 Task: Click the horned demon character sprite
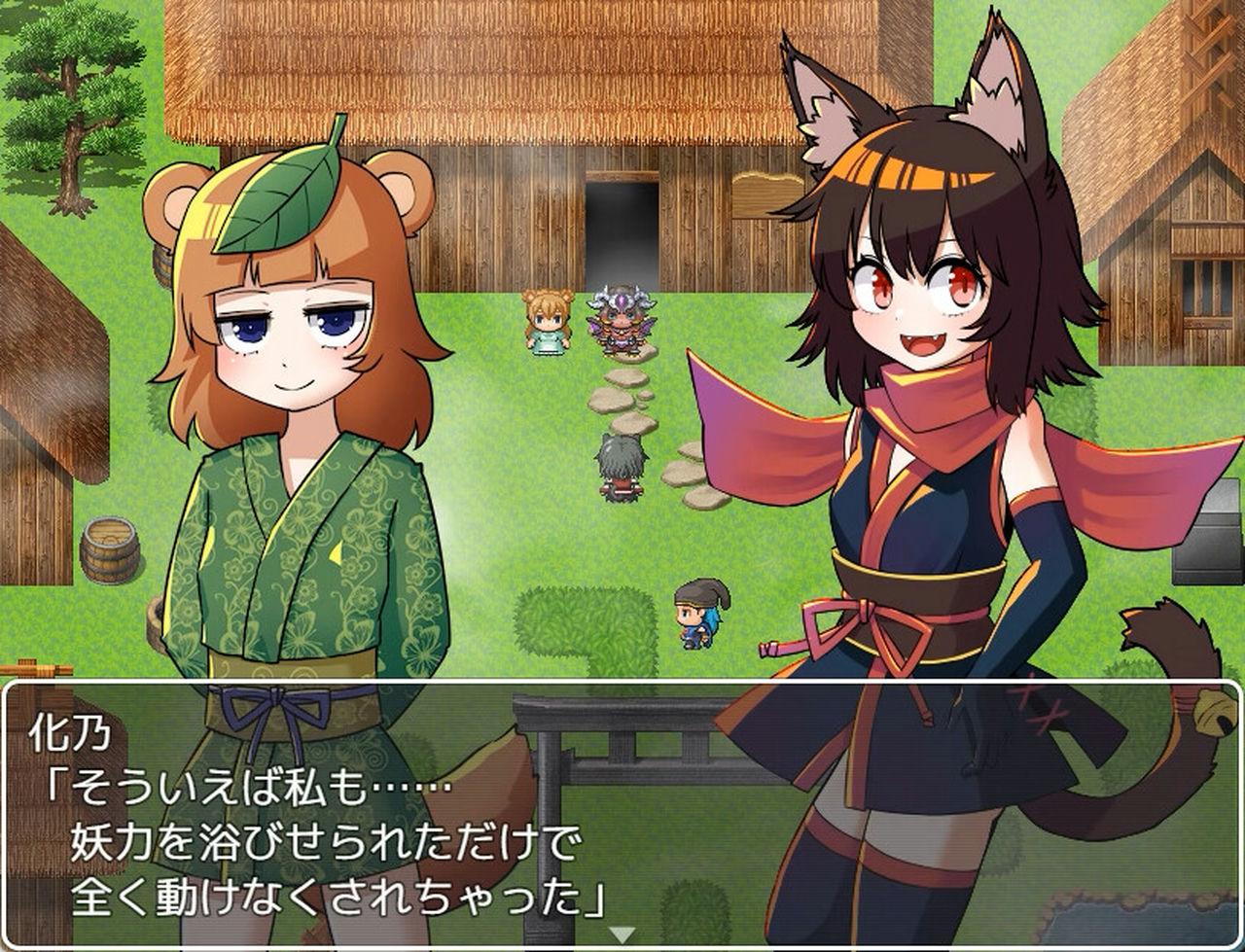[x=621, y=316]
